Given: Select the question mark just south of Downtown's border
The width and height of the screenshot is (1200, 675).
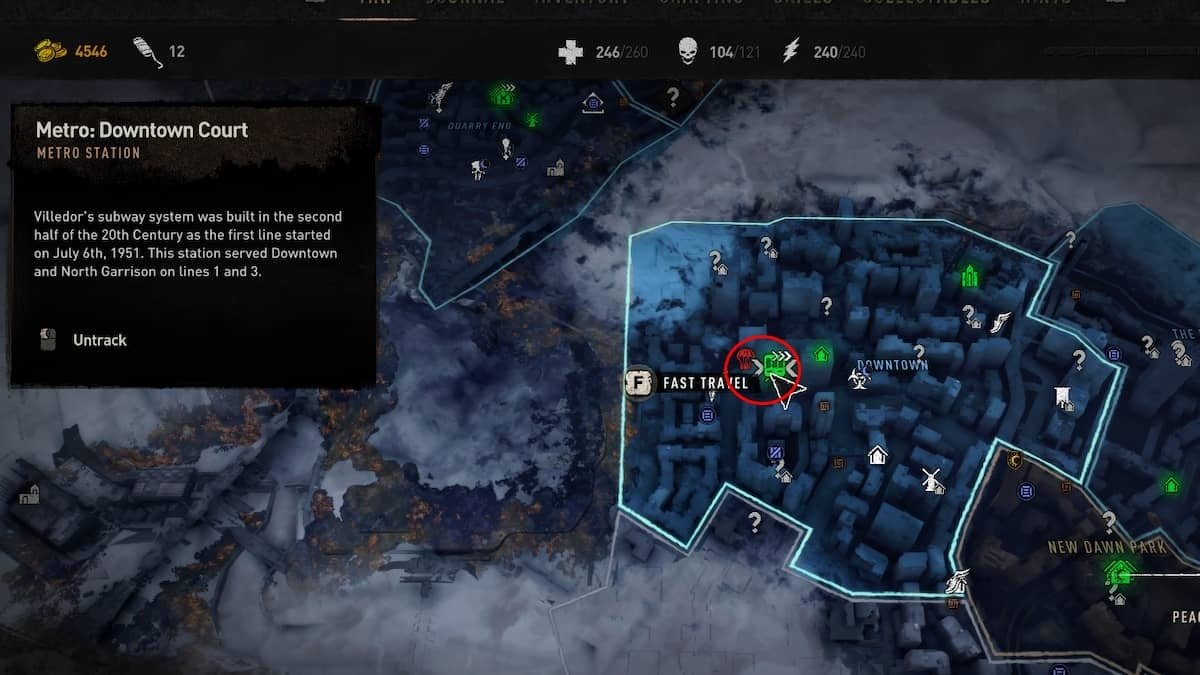Looking at the screenshot, I should [x=755, y=520].
